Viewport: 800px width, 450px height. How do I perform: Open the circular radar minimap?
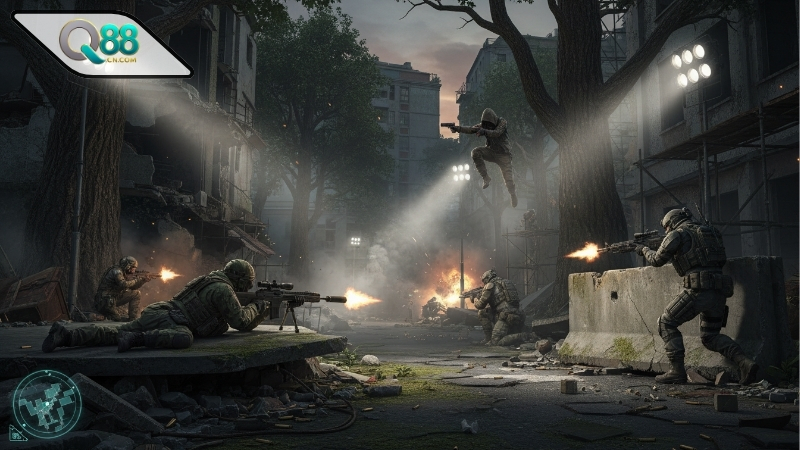coord(45,405)
